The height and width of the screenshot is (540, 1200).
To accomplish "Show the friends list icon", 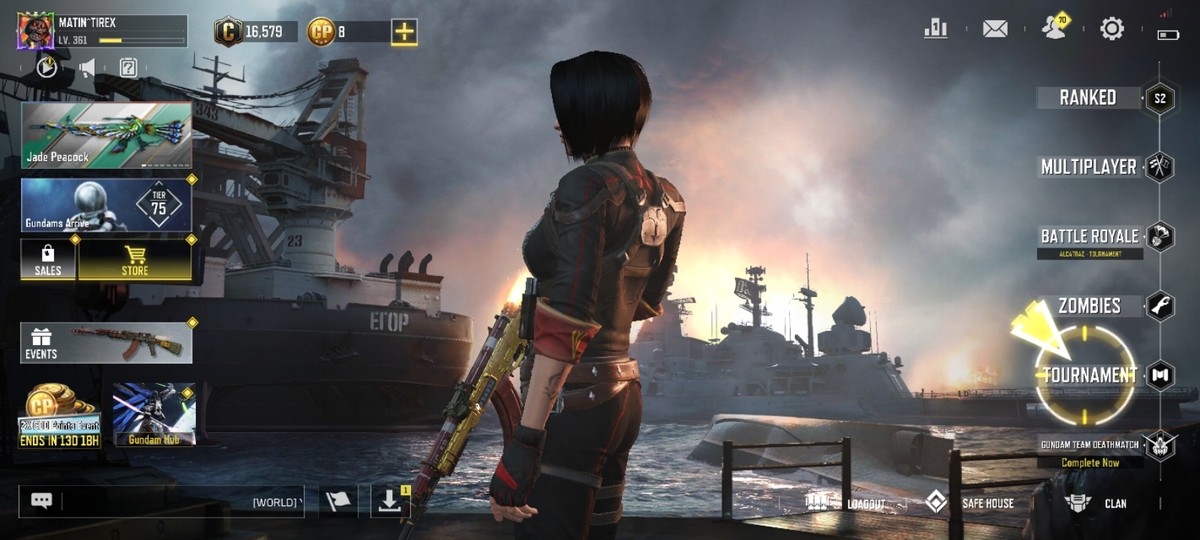I will pyautogui.click(x=1054, y=29).
